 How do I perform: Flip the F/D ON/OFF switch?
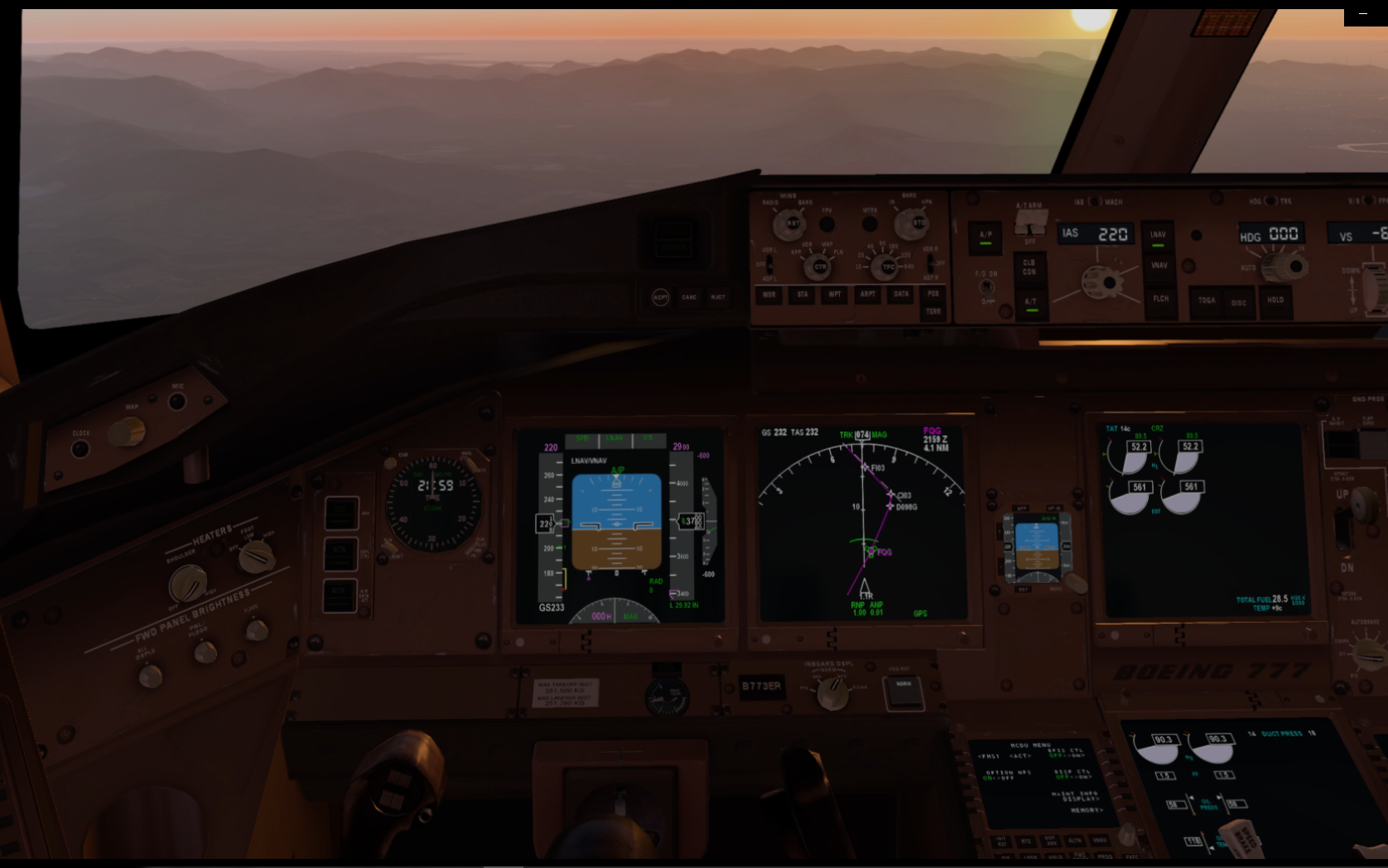pos(986,287)
